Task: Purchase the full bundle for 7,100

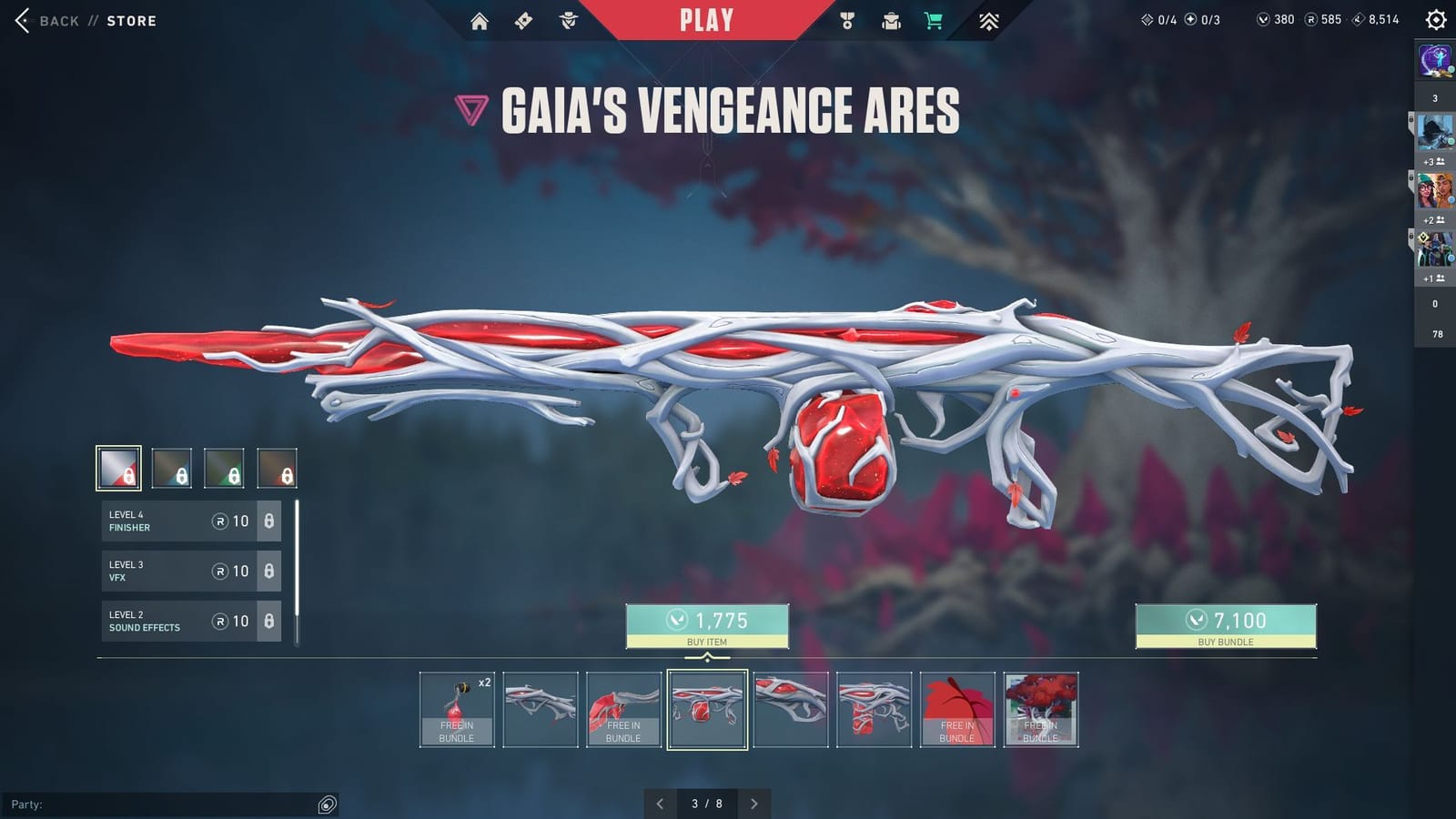Action: [1225, 623]
